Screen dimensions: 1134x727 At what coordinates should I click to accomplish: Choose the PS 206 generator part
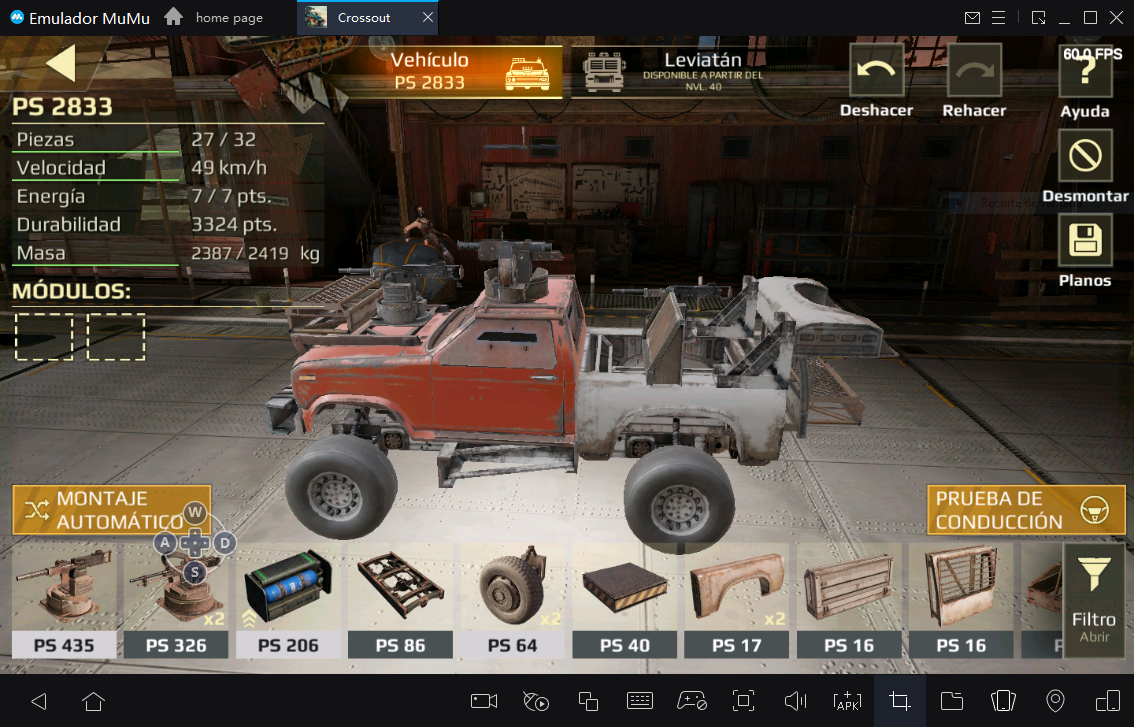pyautogui.click(x=288, y=598)
